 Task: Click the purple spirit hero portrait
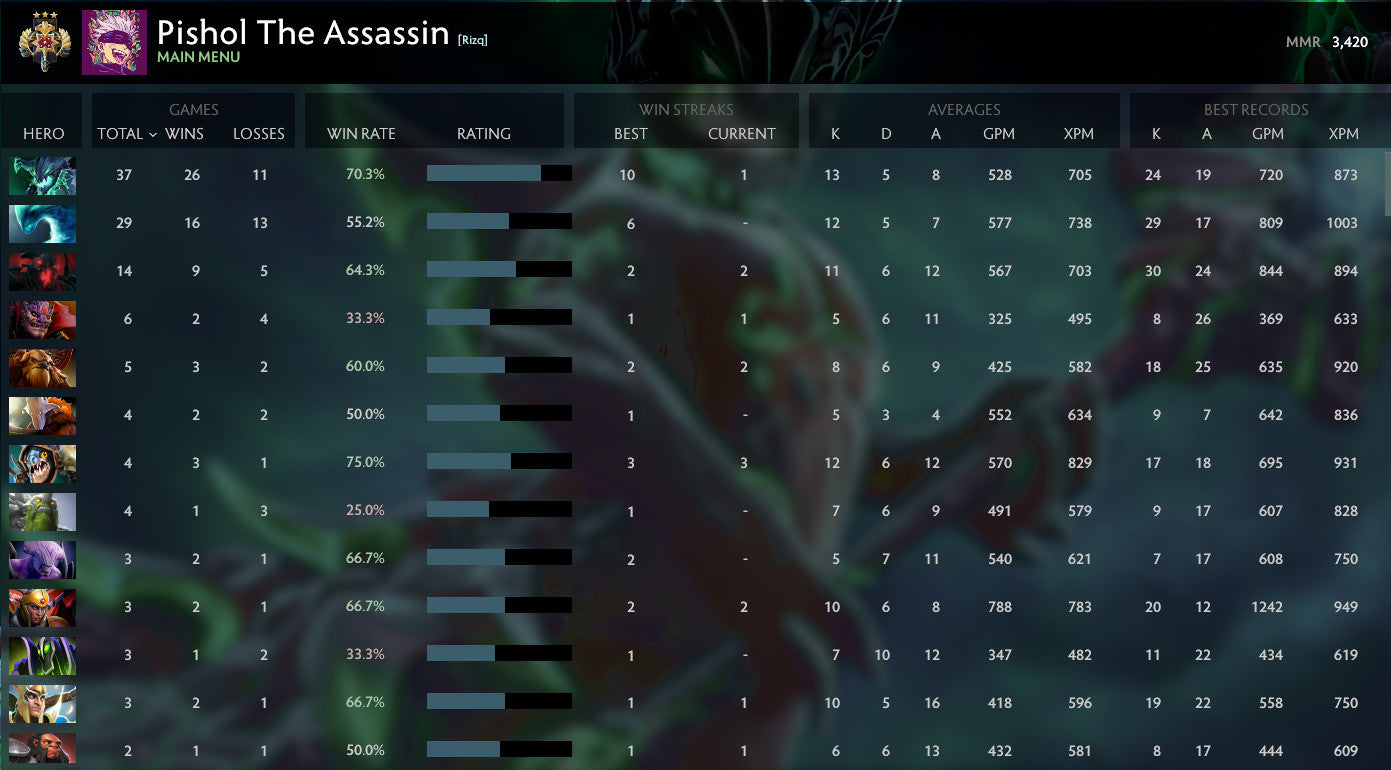point(42,559)
